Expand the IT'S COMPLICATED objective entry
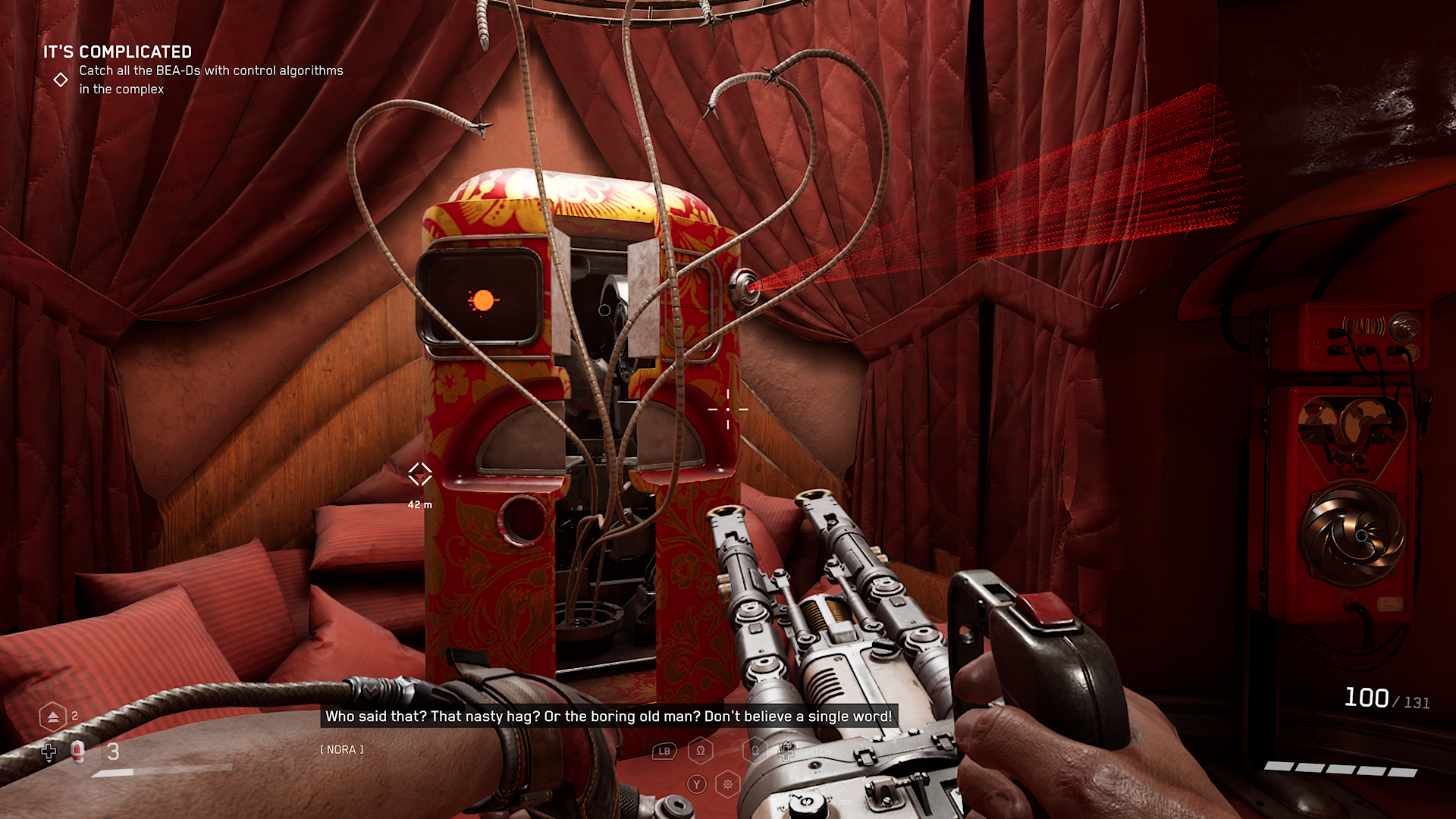This screenshot has width=1456, height=819. click(x=118, y=52)
